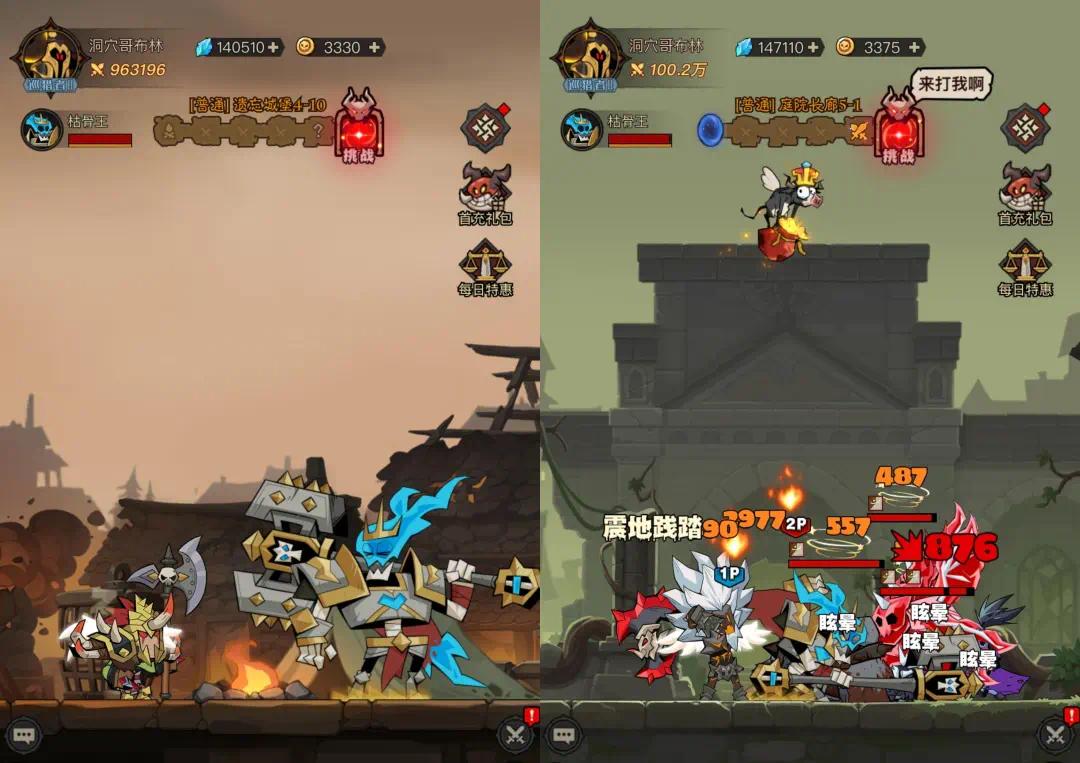Add gold coins via plus beside 3330
The width and height of the screenshot is (1080, 763).
374,47
